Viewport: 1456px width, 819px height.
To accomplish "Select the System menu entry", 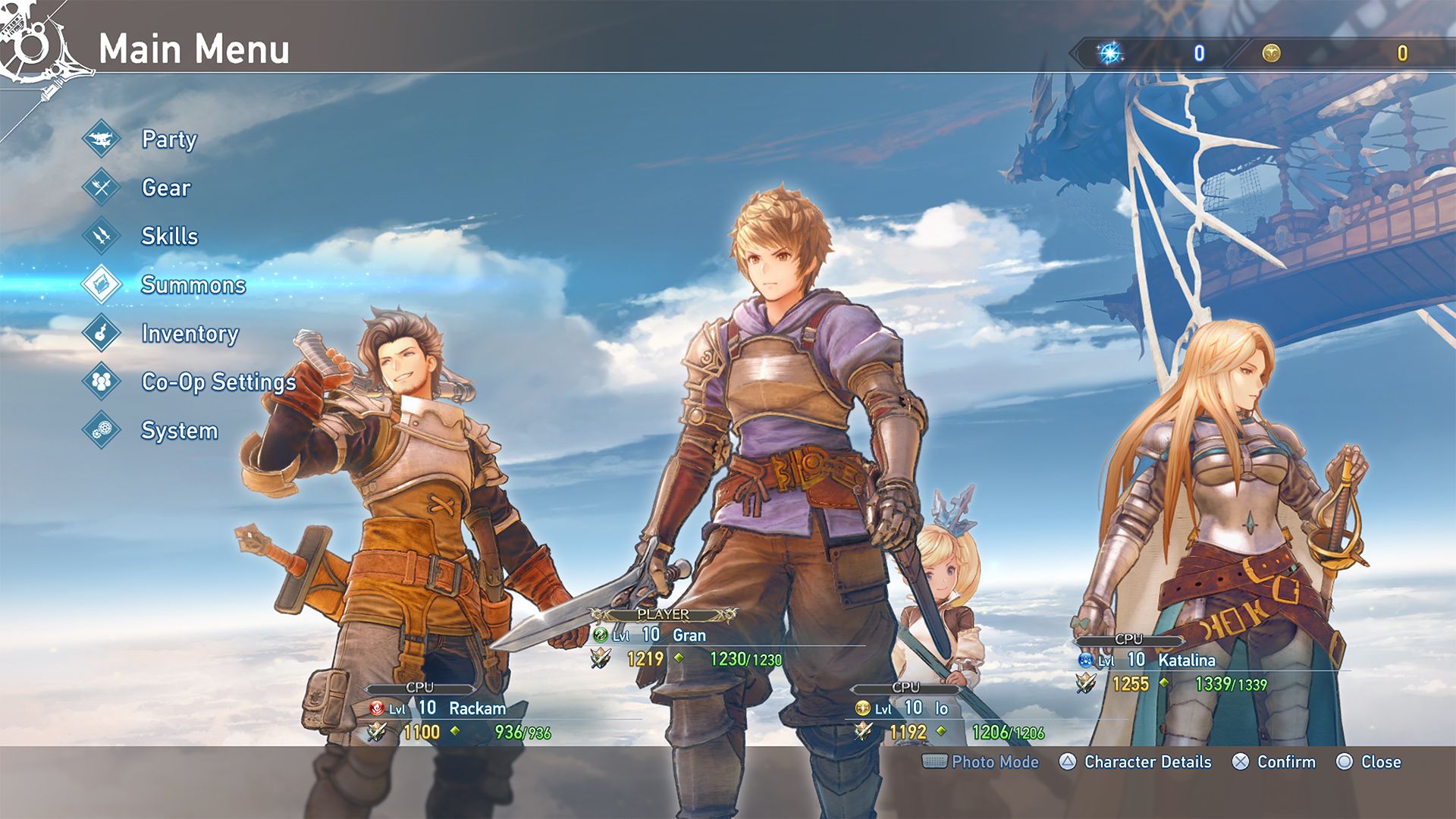I will click(x=179, y=431).
